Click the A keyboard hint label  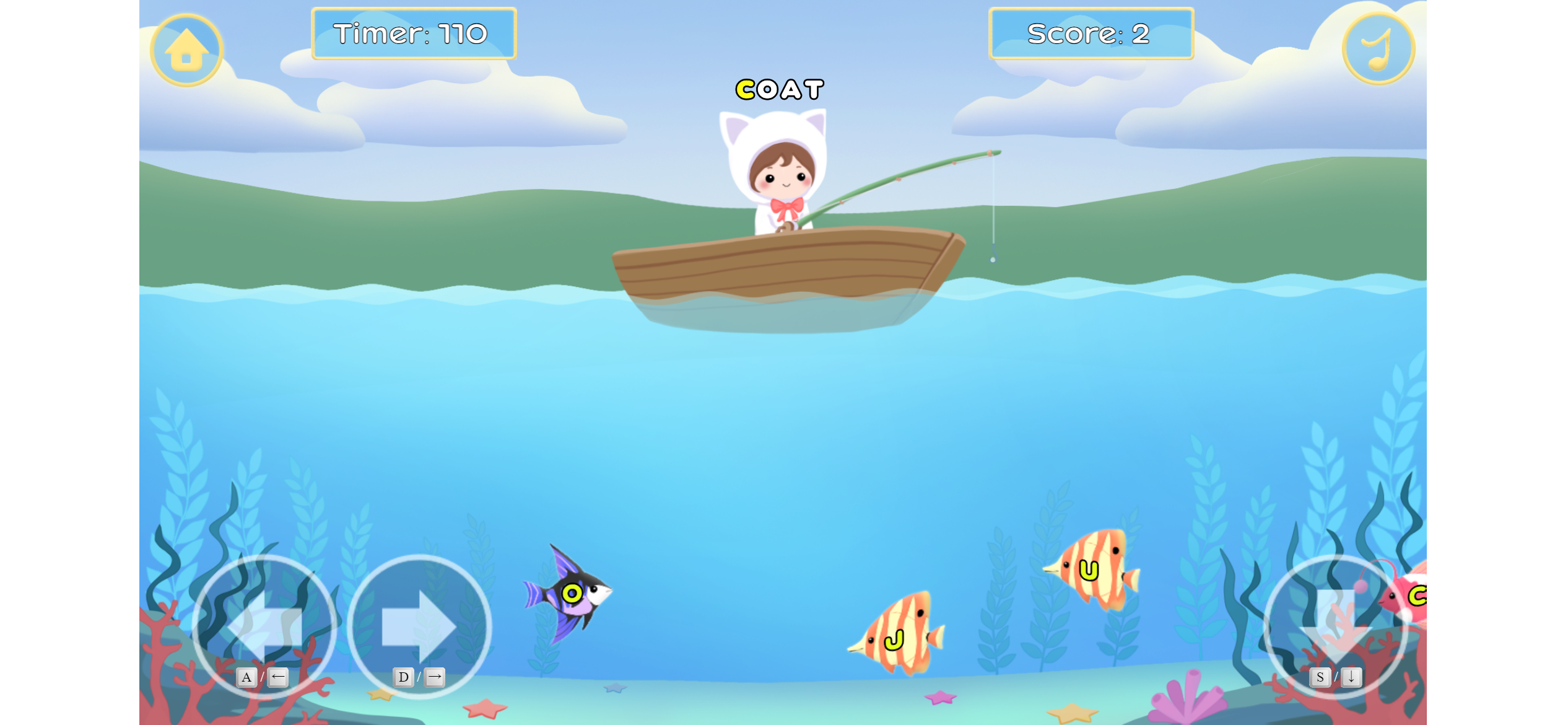[x=247, y=677]
